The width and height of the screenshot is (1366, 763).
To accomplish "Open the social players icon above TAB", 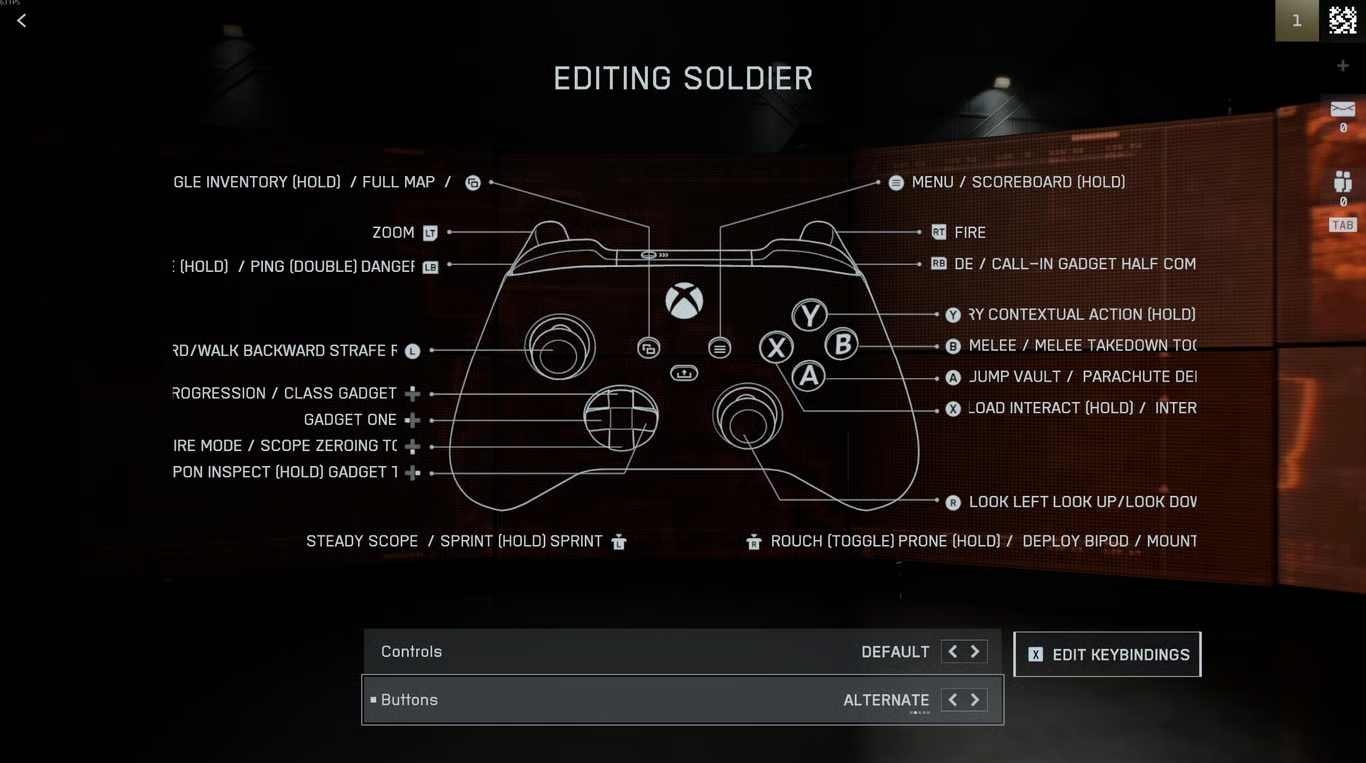I will pyautogui.click(x=1343, y=181).
